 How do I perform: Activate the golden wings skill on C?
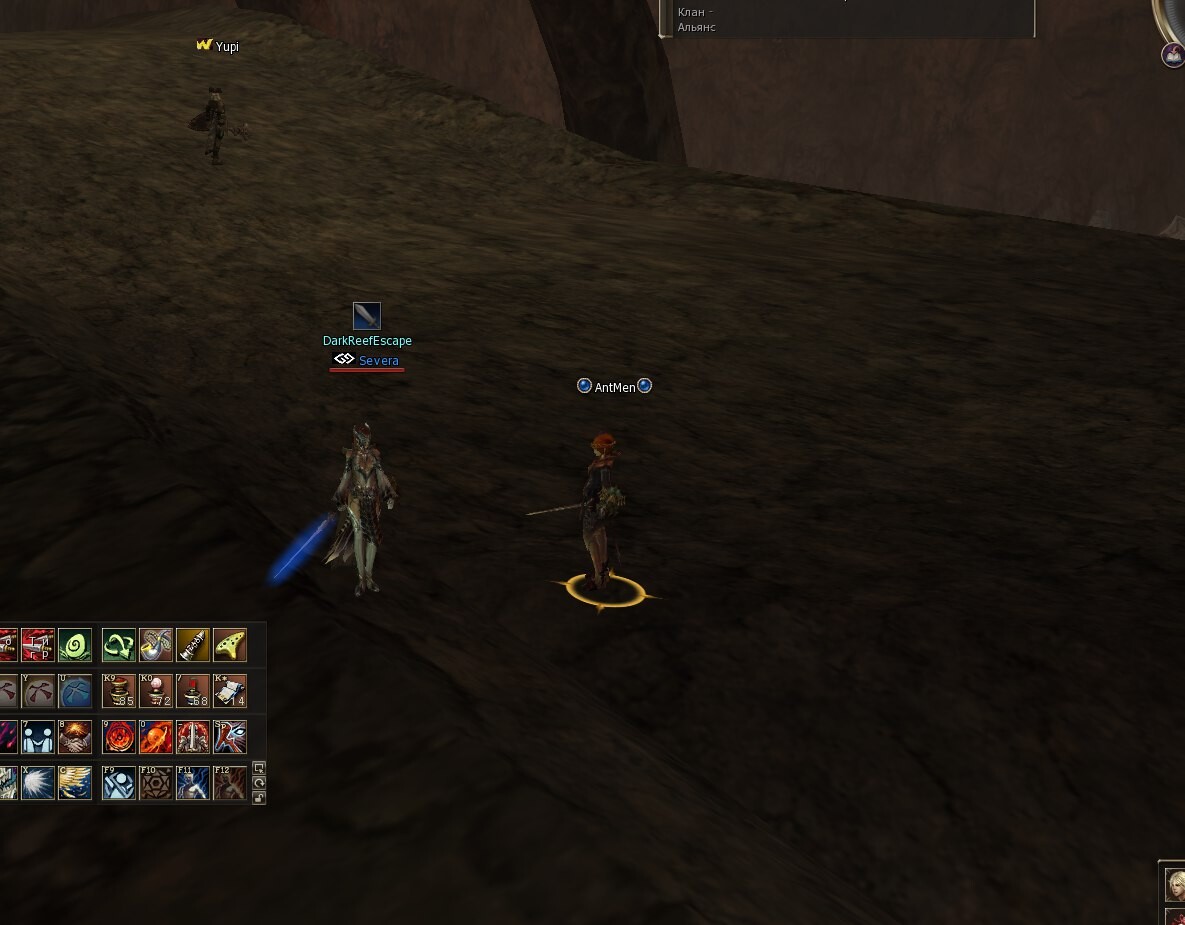tap(75, 783)
